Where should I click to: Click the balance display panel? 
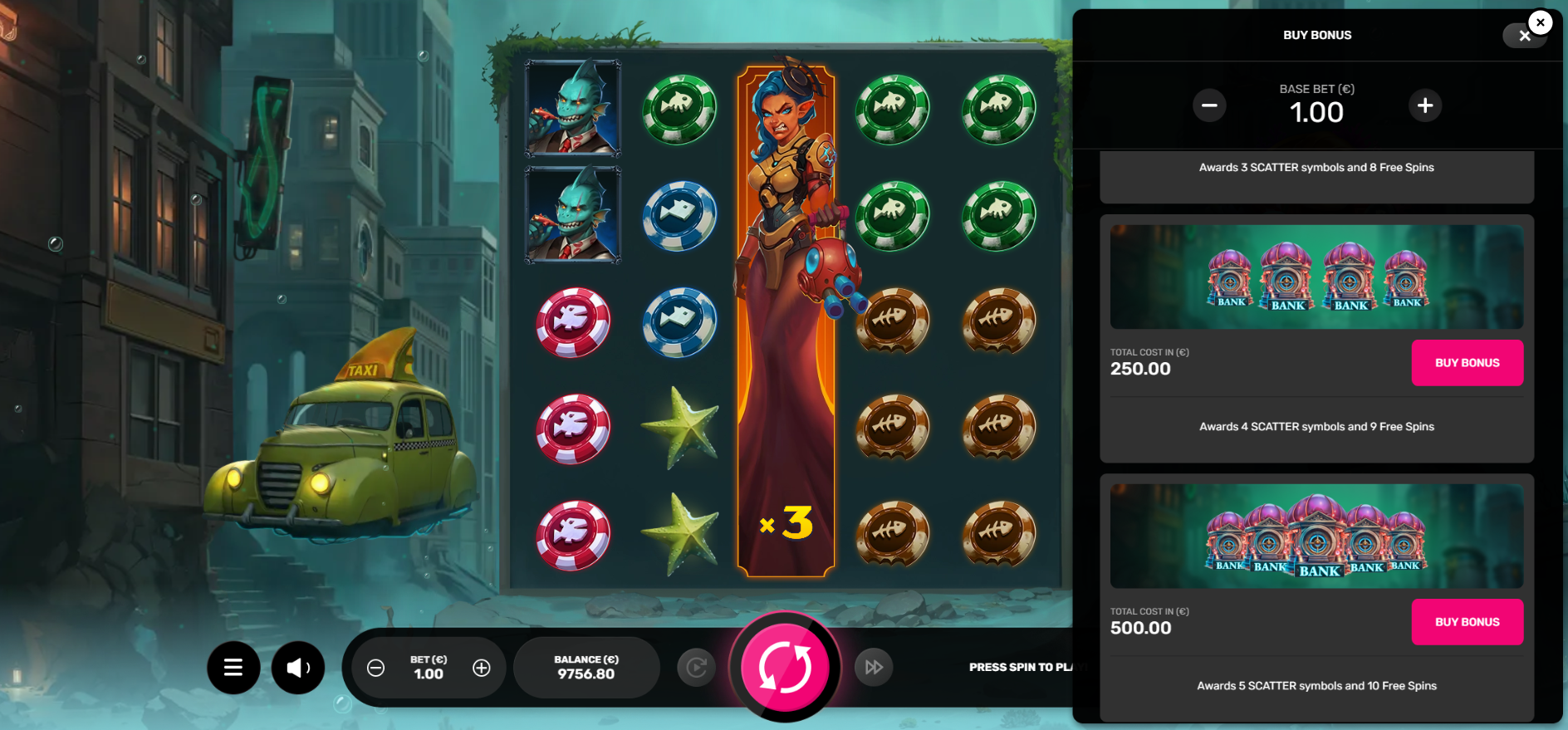pyautogui.click(x=586, y=667)
